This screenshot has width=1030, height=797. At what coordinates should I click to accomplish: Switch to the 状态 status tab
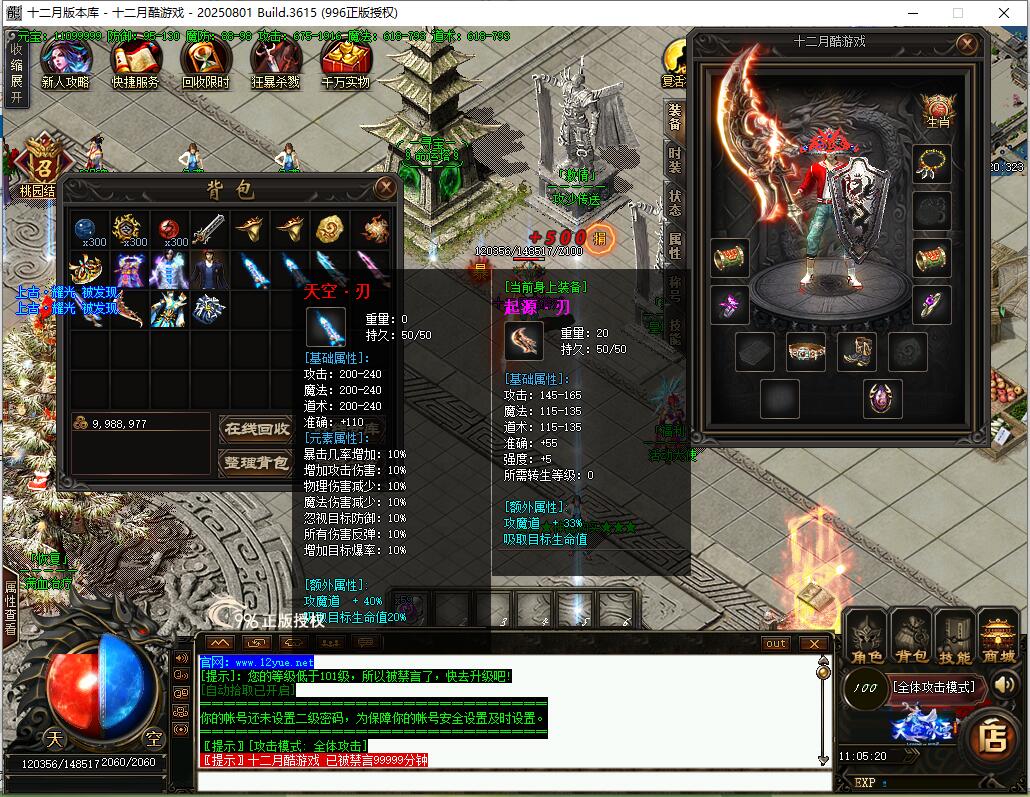(x=675, y=204)
